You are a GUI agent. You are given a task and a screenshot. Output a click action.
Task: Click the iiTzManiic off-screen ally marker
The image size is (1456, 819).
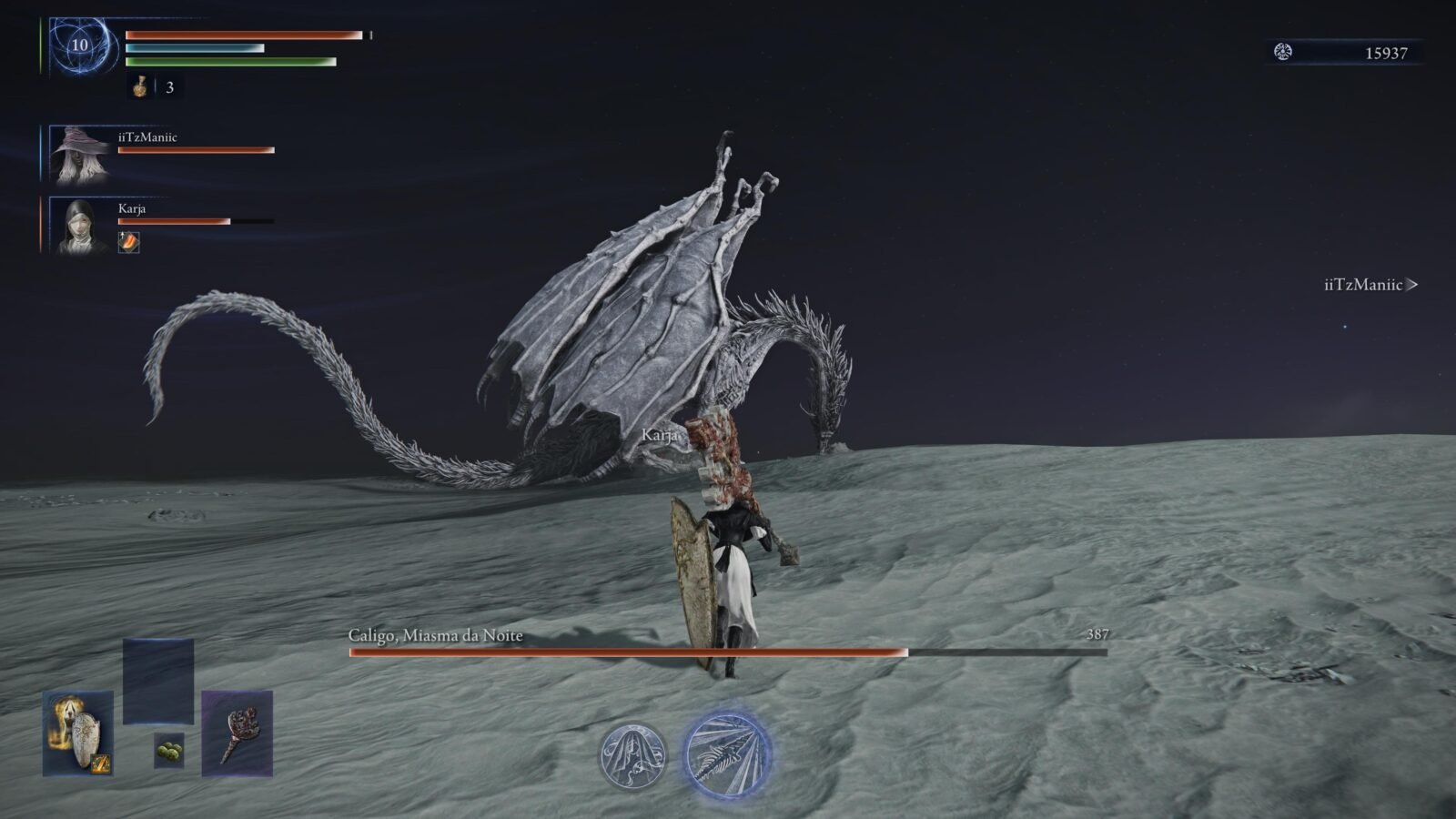[x=1370, y=285]
